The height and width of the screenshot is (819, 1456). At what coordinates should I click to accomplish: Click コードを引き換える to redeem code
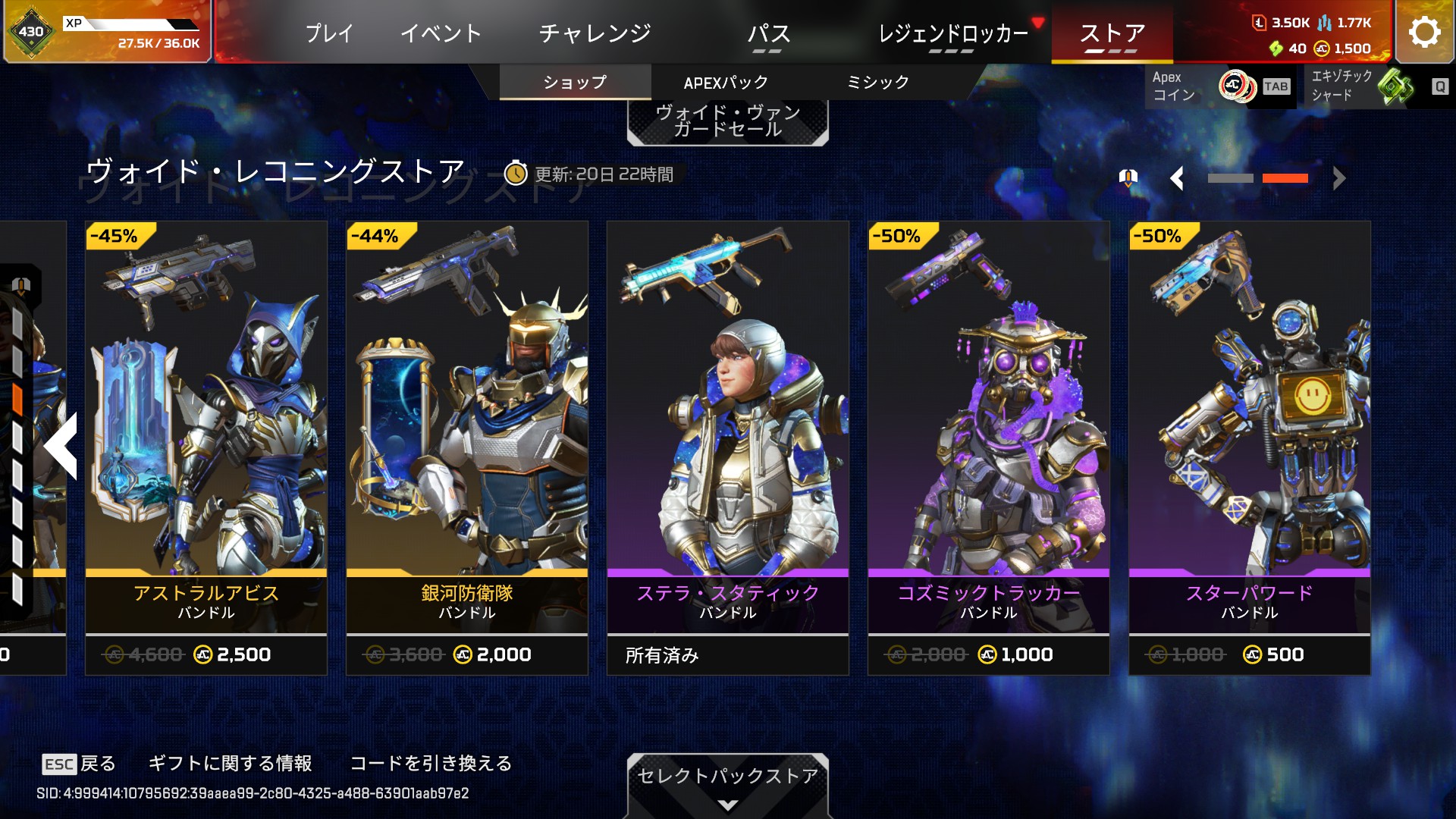pyautogui.click(x=431, y=763)
